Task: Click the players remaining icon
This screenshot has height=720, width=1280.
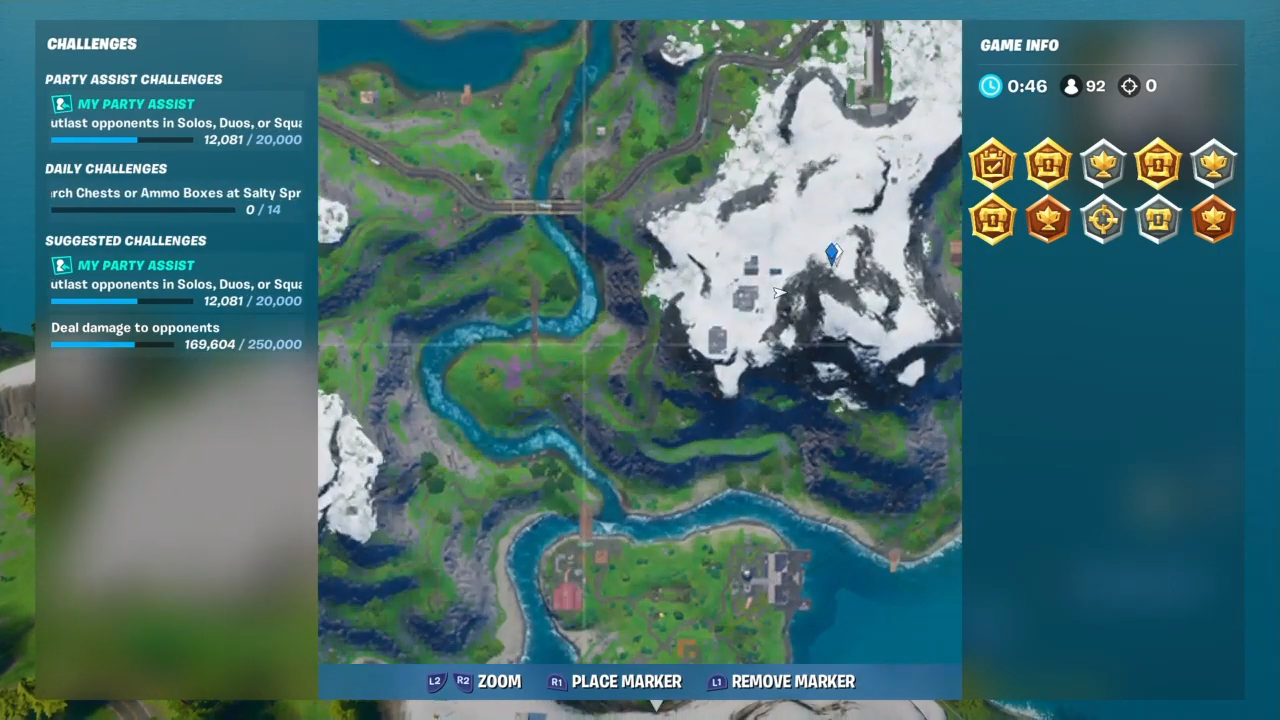Action: 1070,86
